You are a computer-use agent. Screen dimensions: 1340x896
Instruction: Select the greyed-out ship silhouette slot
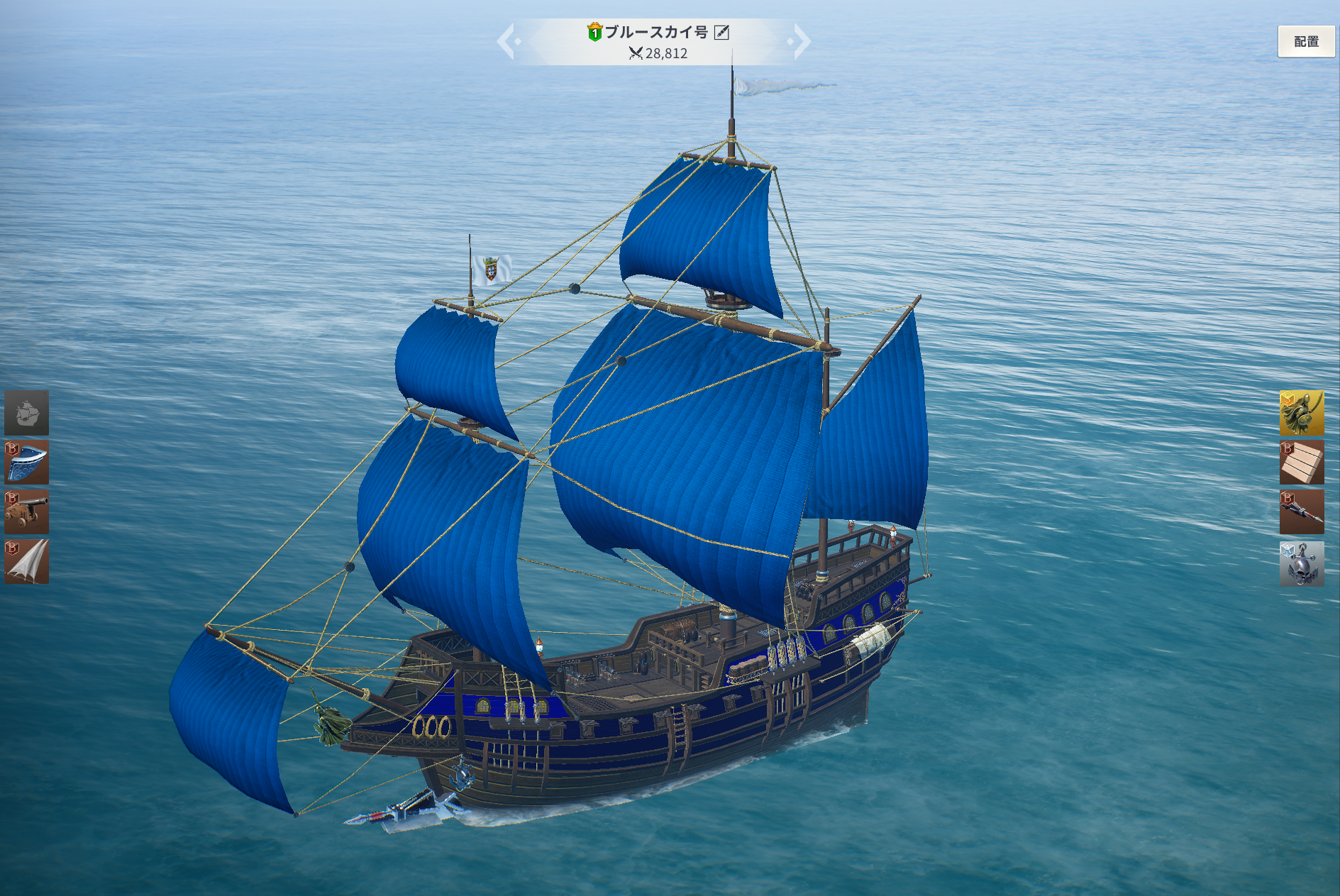pos(27,412)
